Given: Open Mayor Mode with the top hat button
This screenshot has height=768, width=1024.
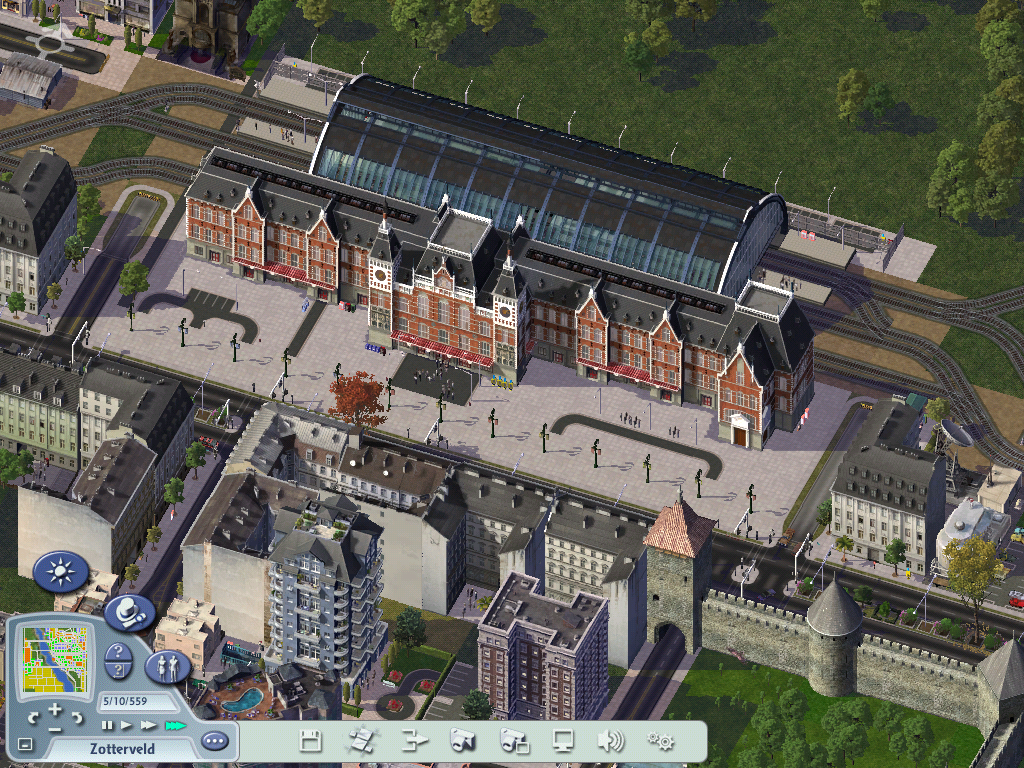Looking at the screenshot, I should (x=129, y=612).
